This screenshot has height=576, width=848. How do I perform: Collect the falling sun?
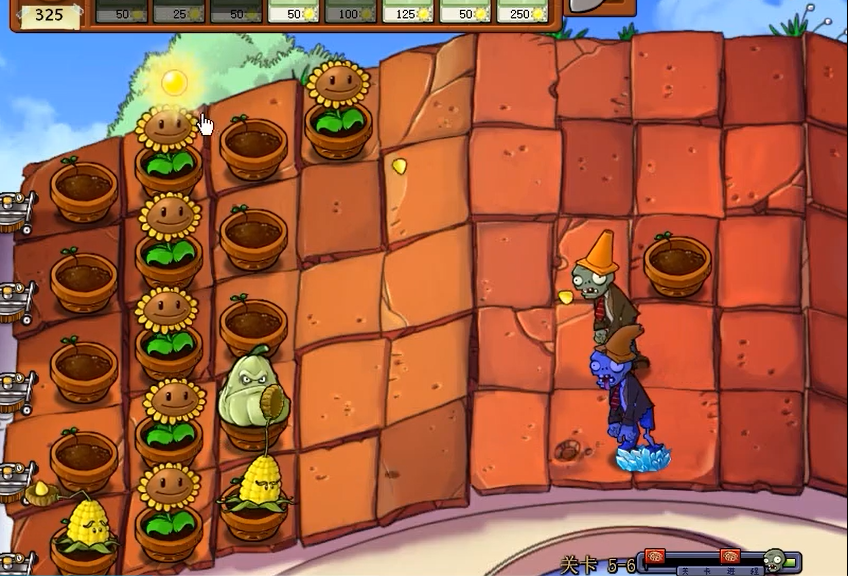click(x=175, y=81)
